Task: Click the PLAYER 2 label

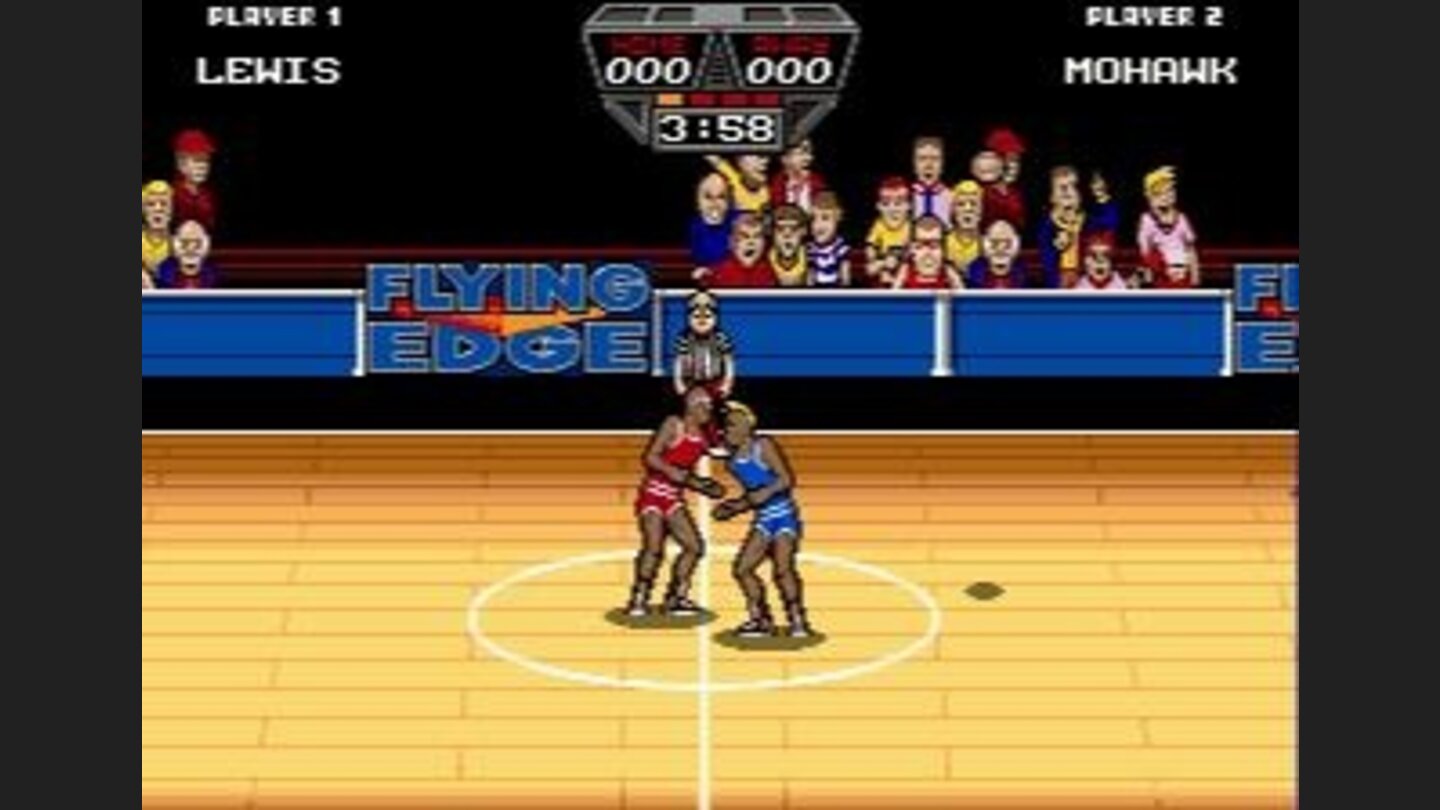Action: pyautogui.click(x=1155, y=17)
